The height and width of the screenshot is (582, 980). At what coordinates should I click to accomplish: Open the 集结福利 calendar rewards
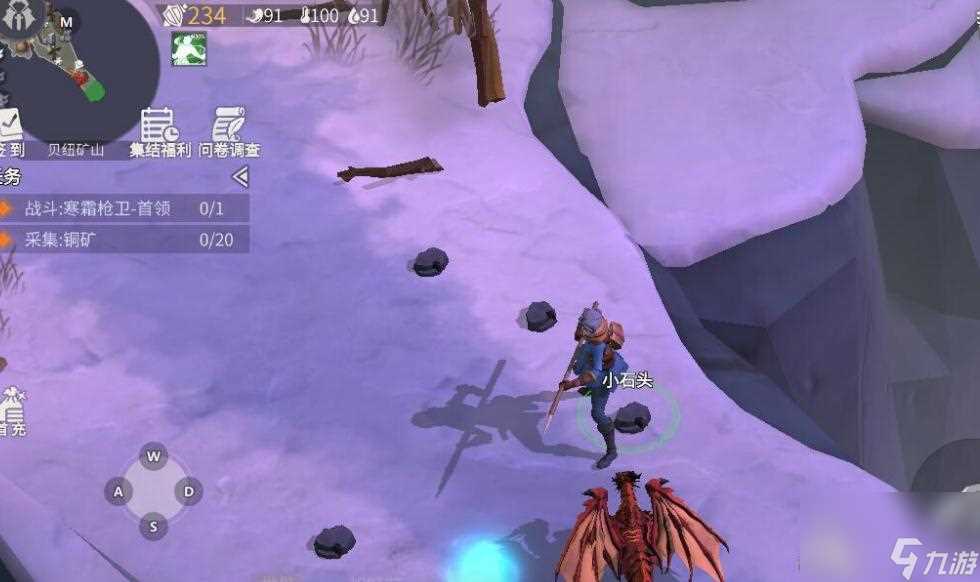(x=158, y=132)
